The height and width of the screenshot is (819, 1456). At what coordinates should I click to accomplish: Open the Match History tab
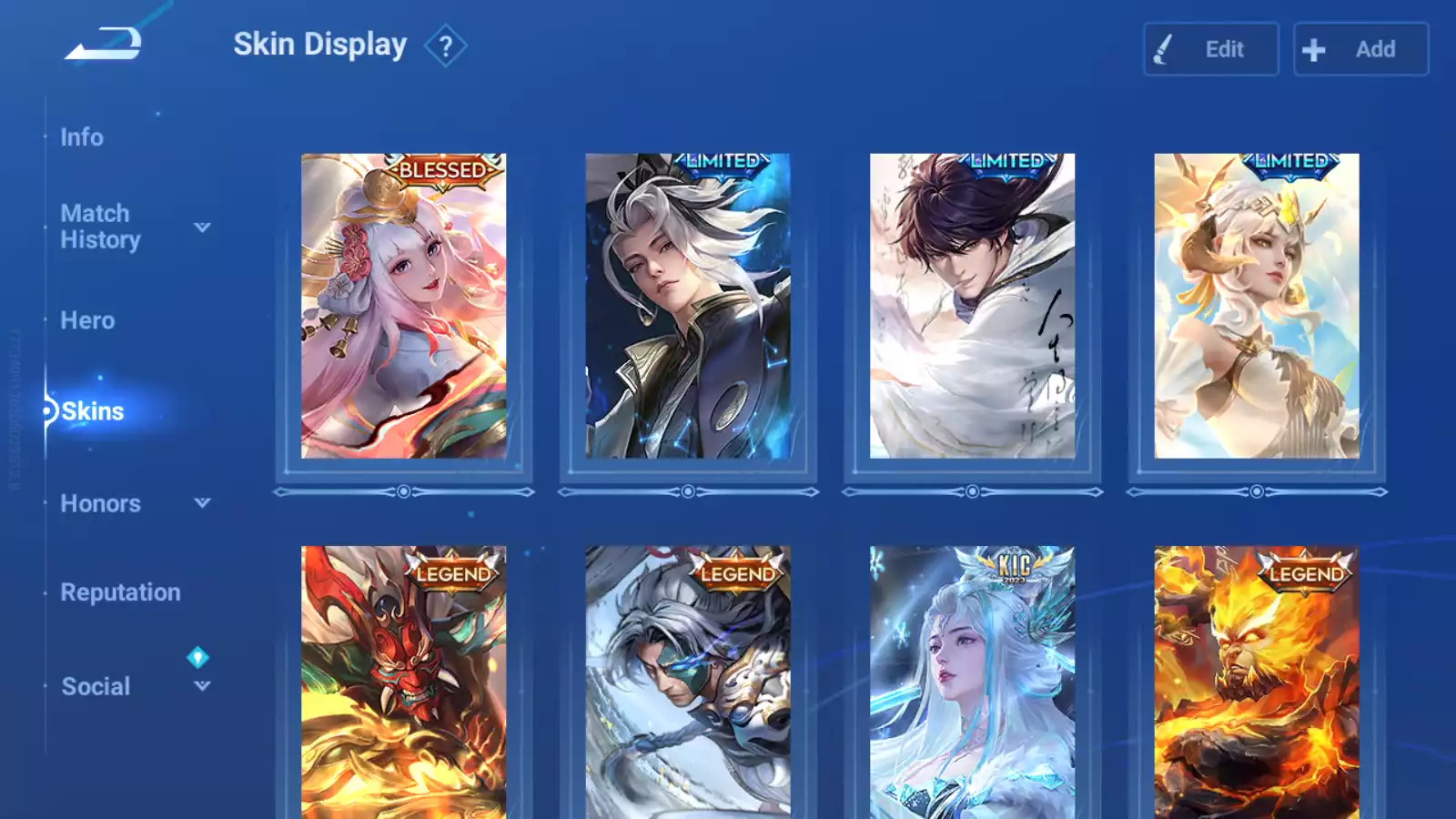click(x=100, y=227)
